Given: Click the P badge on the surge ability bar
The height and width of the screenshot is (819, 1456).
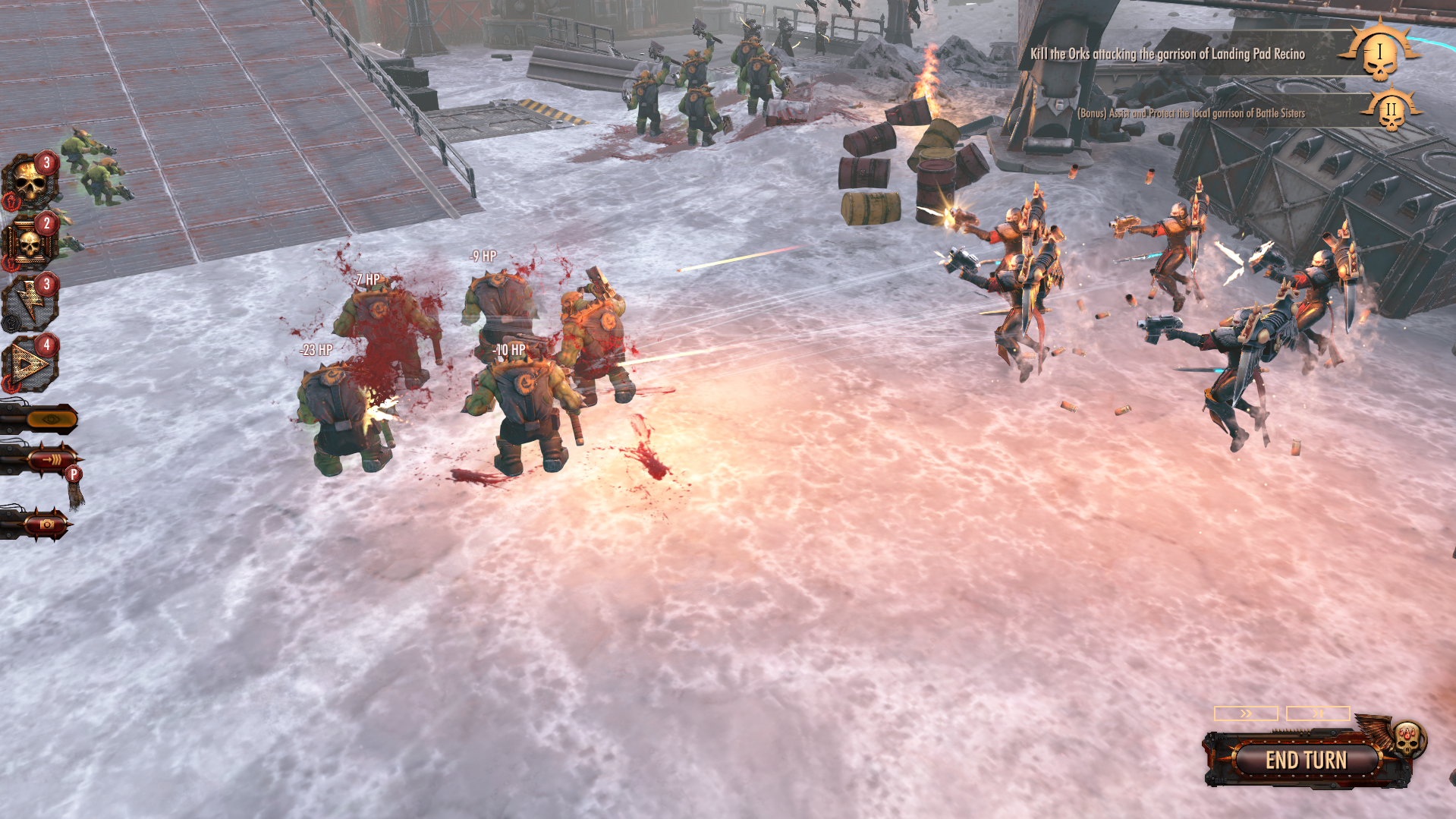Looking at the screenshot, I should (x=73, y=474).
